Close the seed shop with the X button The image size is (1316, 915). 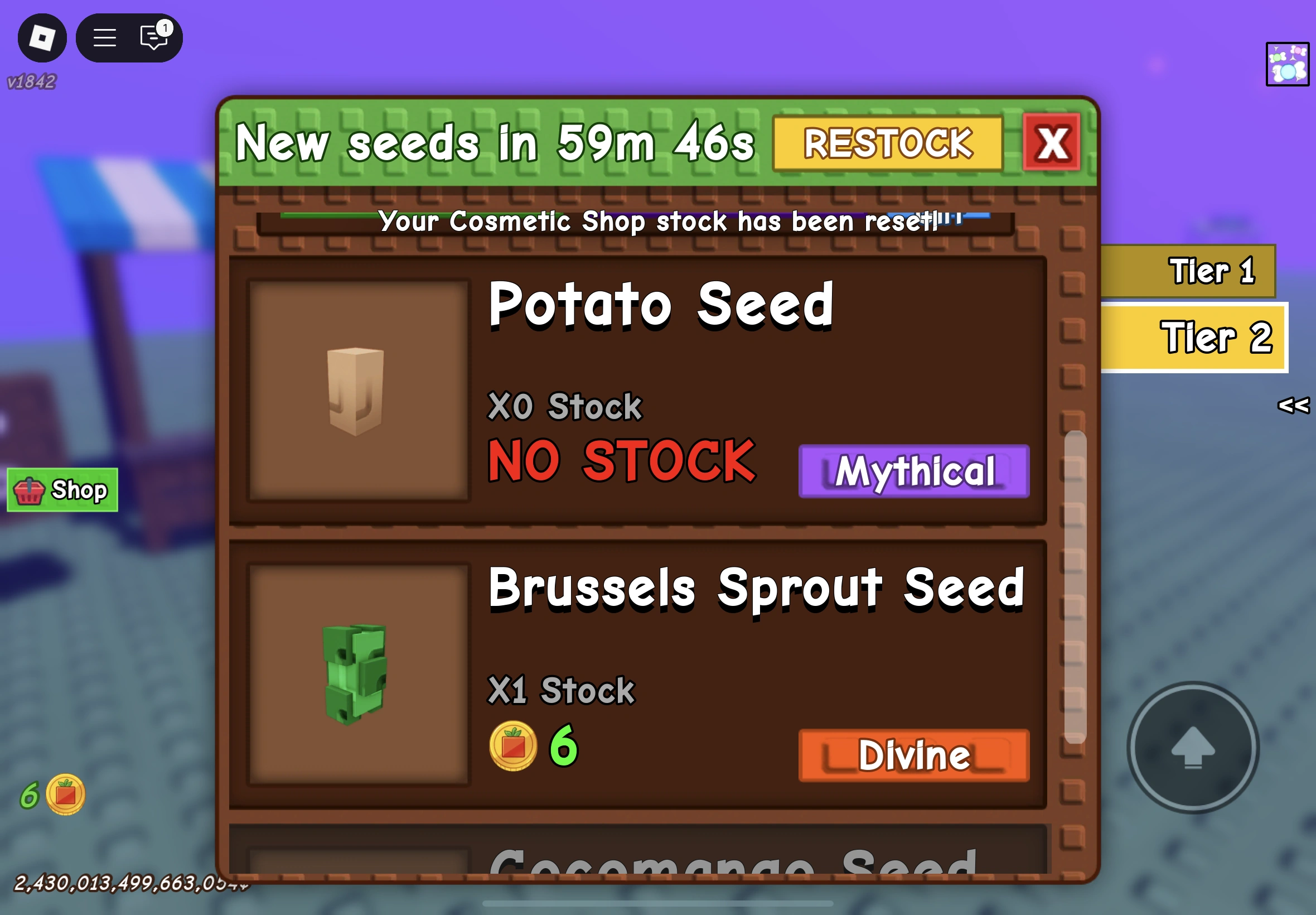click(1052, 143)
